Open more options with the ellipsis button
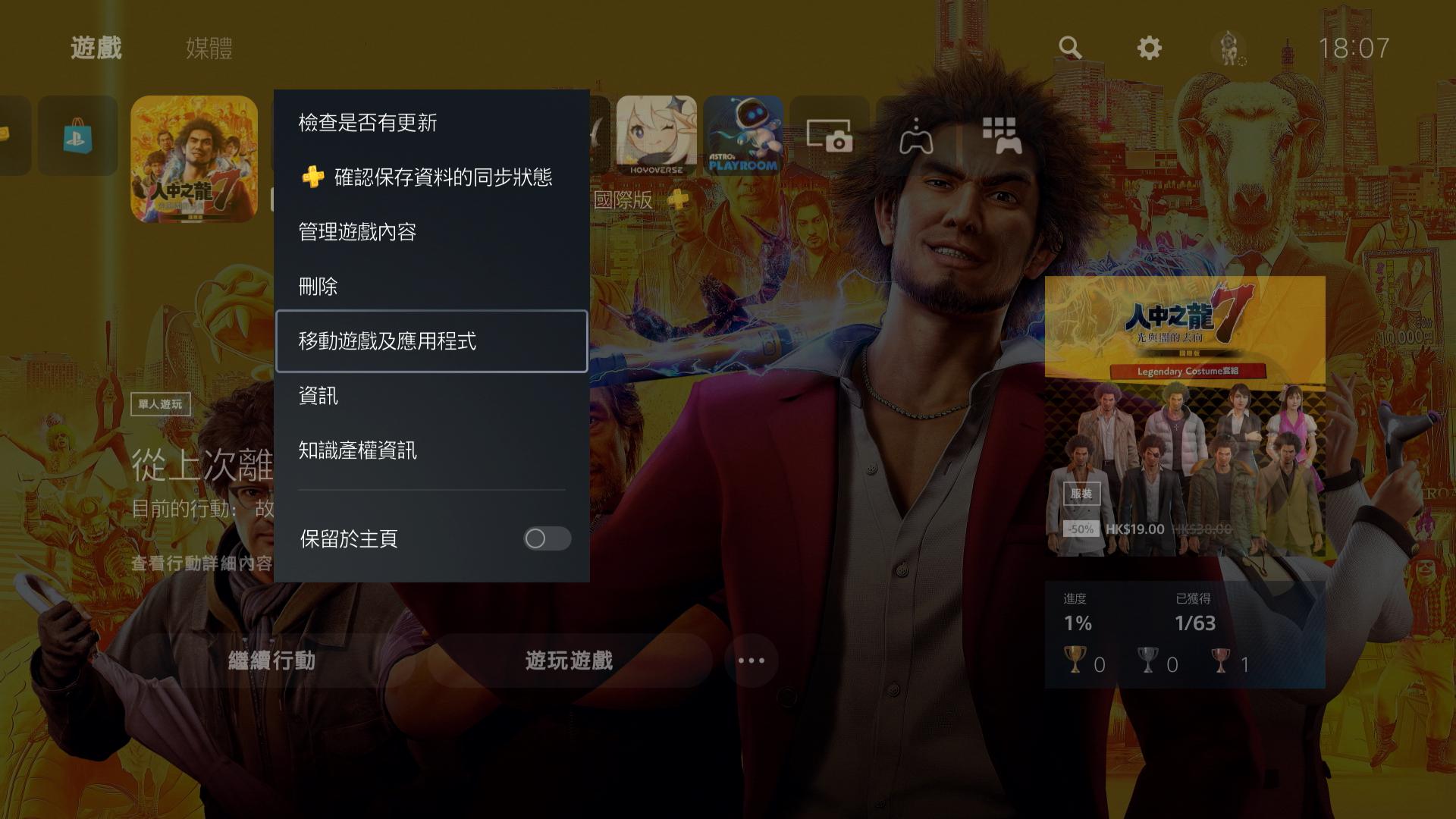This screenshot has height=819, width=1456. tap(750, 661)
